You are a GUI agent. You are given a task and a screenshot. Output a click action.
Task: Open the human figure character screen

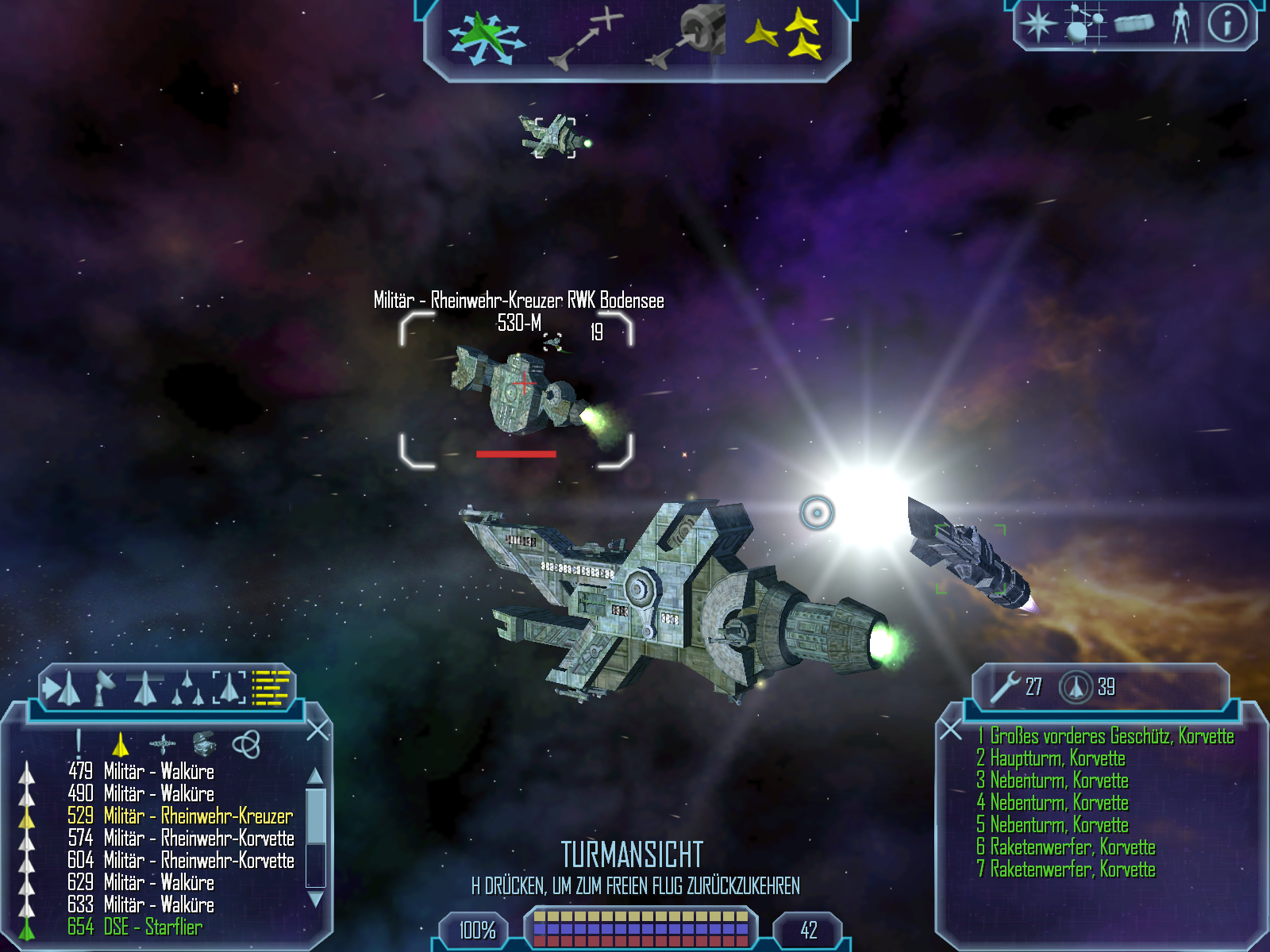point(1181,23)
